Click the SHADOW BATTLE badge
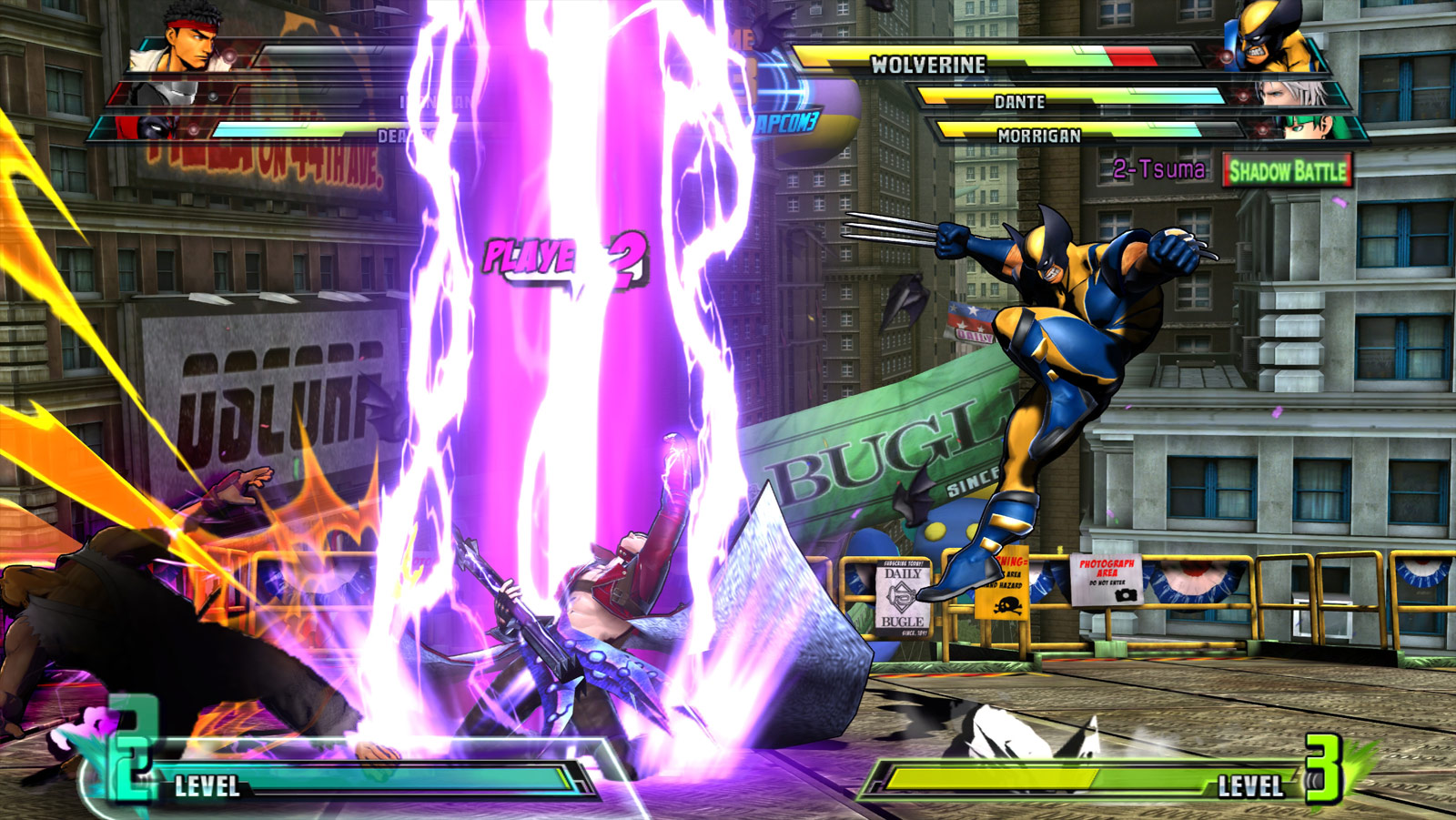 [1288, 169]
